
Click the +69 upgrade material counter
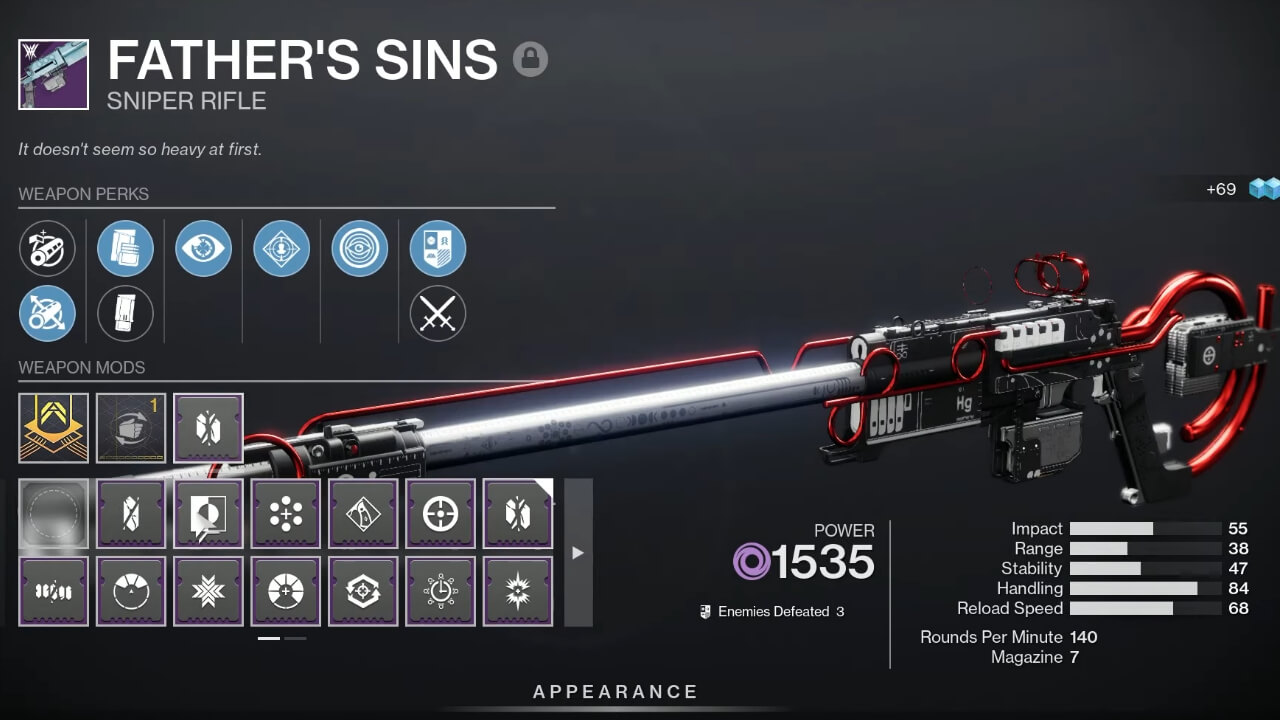[1221, 188]
